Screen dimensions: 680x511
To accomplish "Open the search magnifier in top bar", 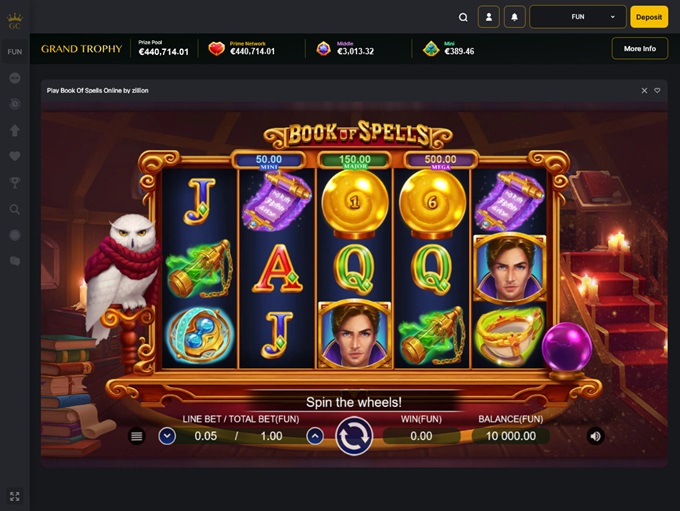I will [463, 17].
